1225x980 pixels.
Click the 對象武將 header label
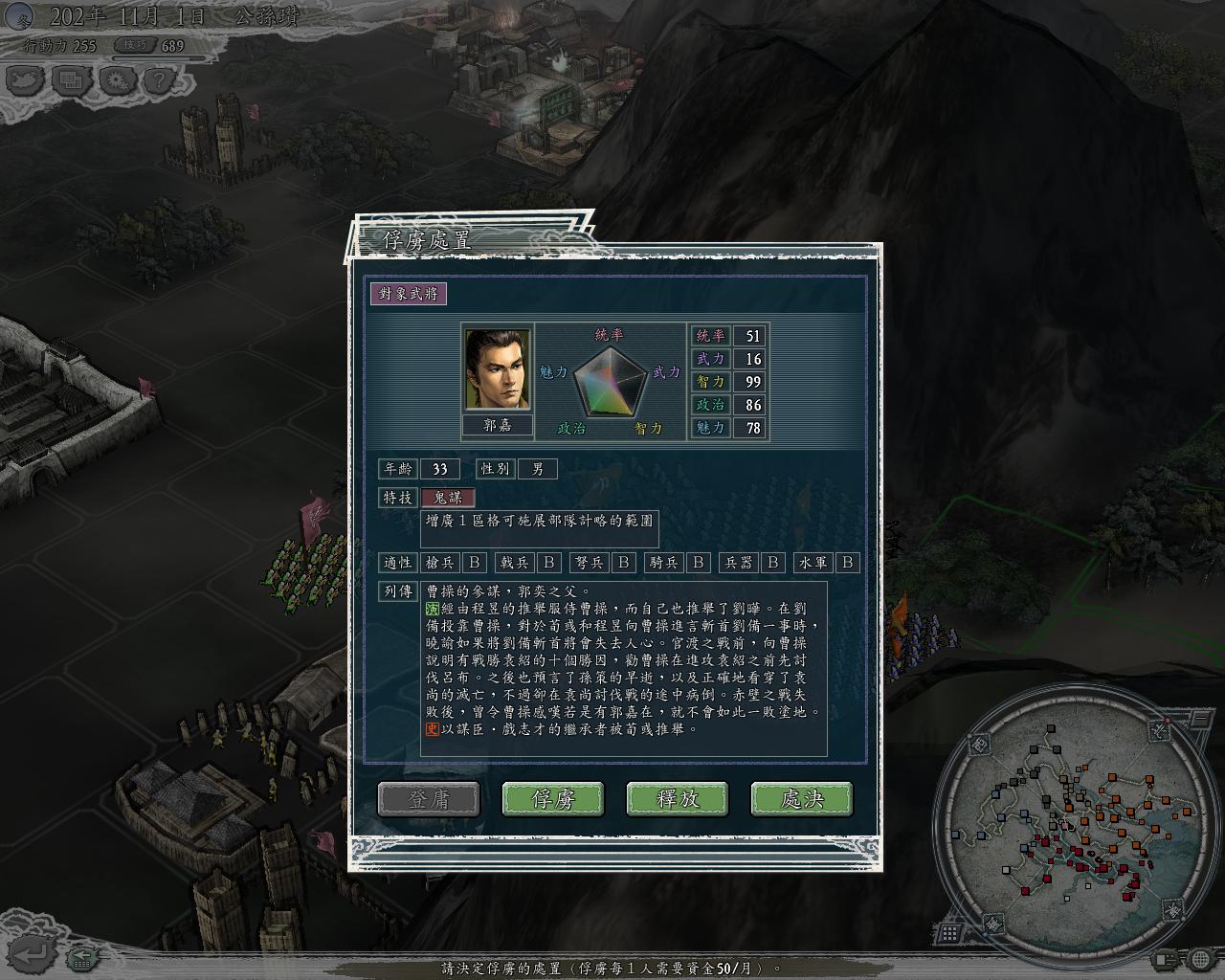tap(409, 294)
